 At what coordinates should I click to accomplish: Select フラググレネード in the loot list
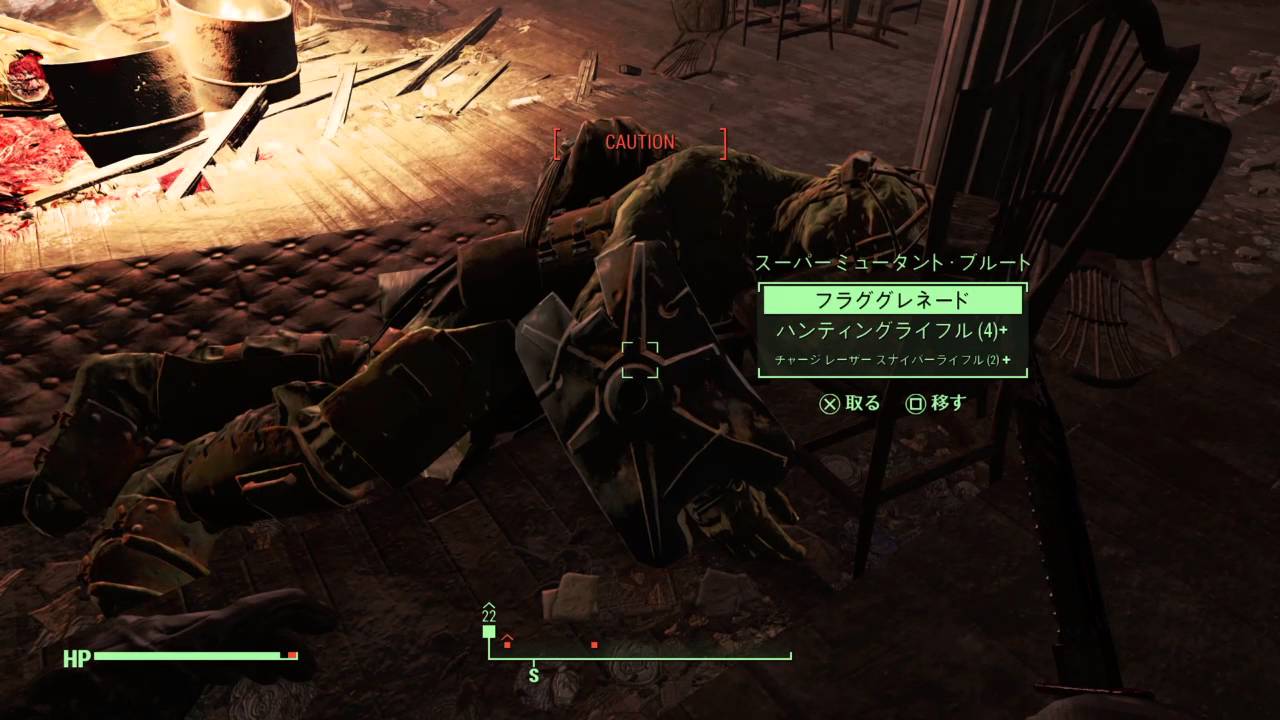(892, 300)
